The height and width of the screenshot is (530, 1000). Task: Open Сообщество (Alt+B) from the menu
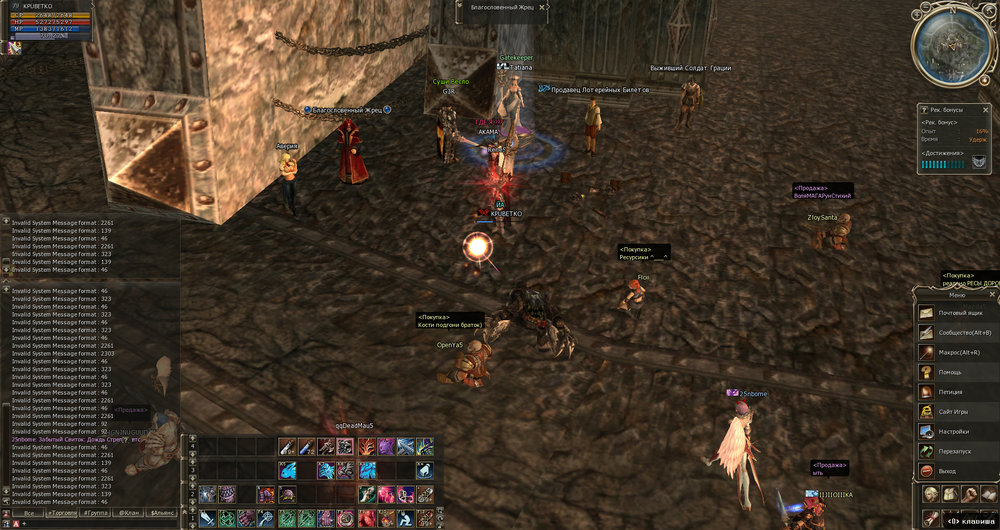coord(958,333)
